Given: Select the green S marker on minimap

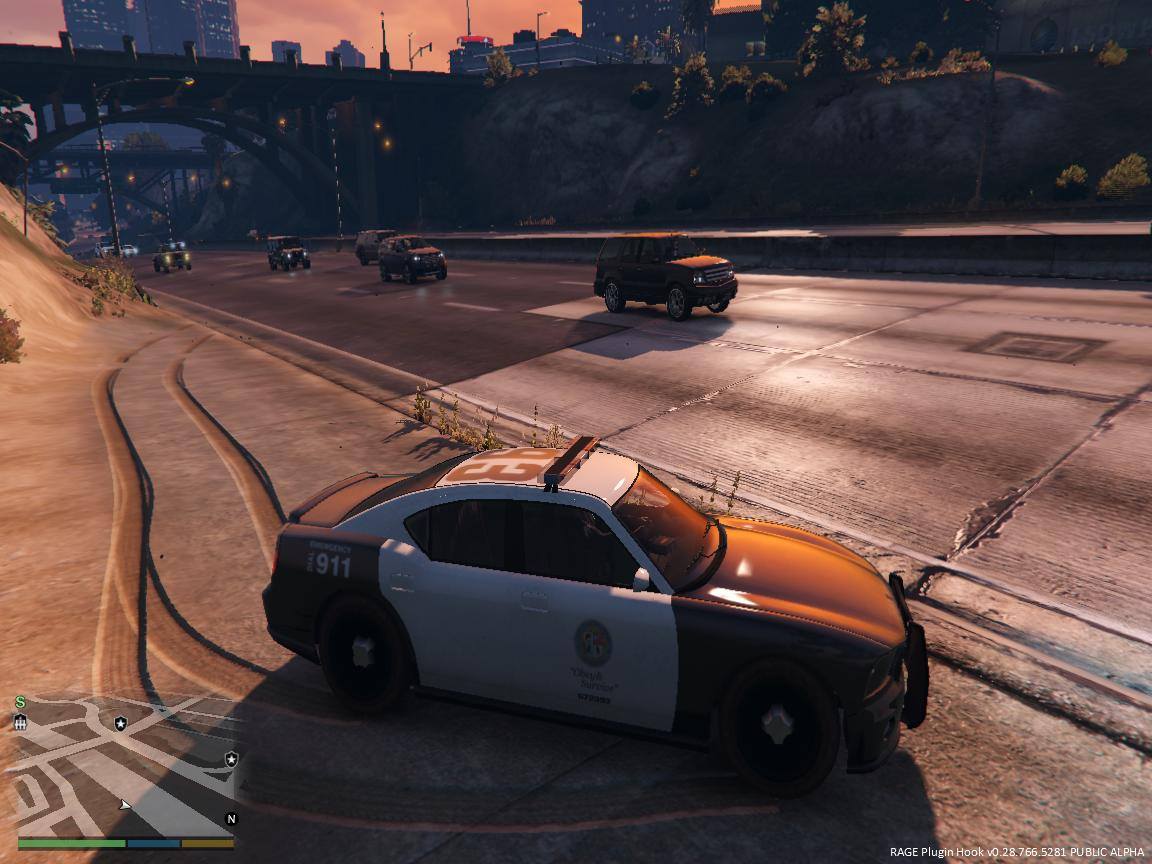Looking at the screenshot, I should (20, 702).
